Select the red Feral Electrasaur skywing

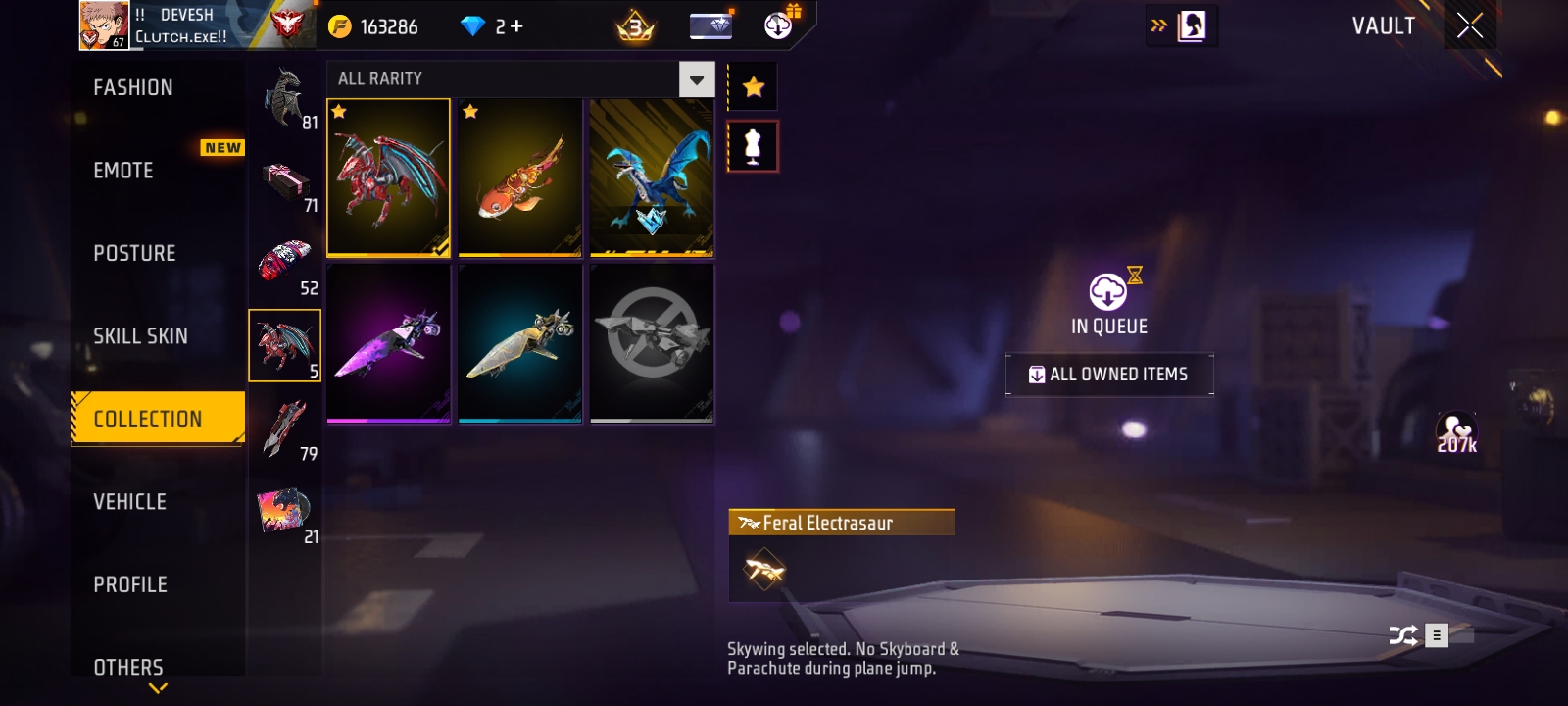click(388, 177)
